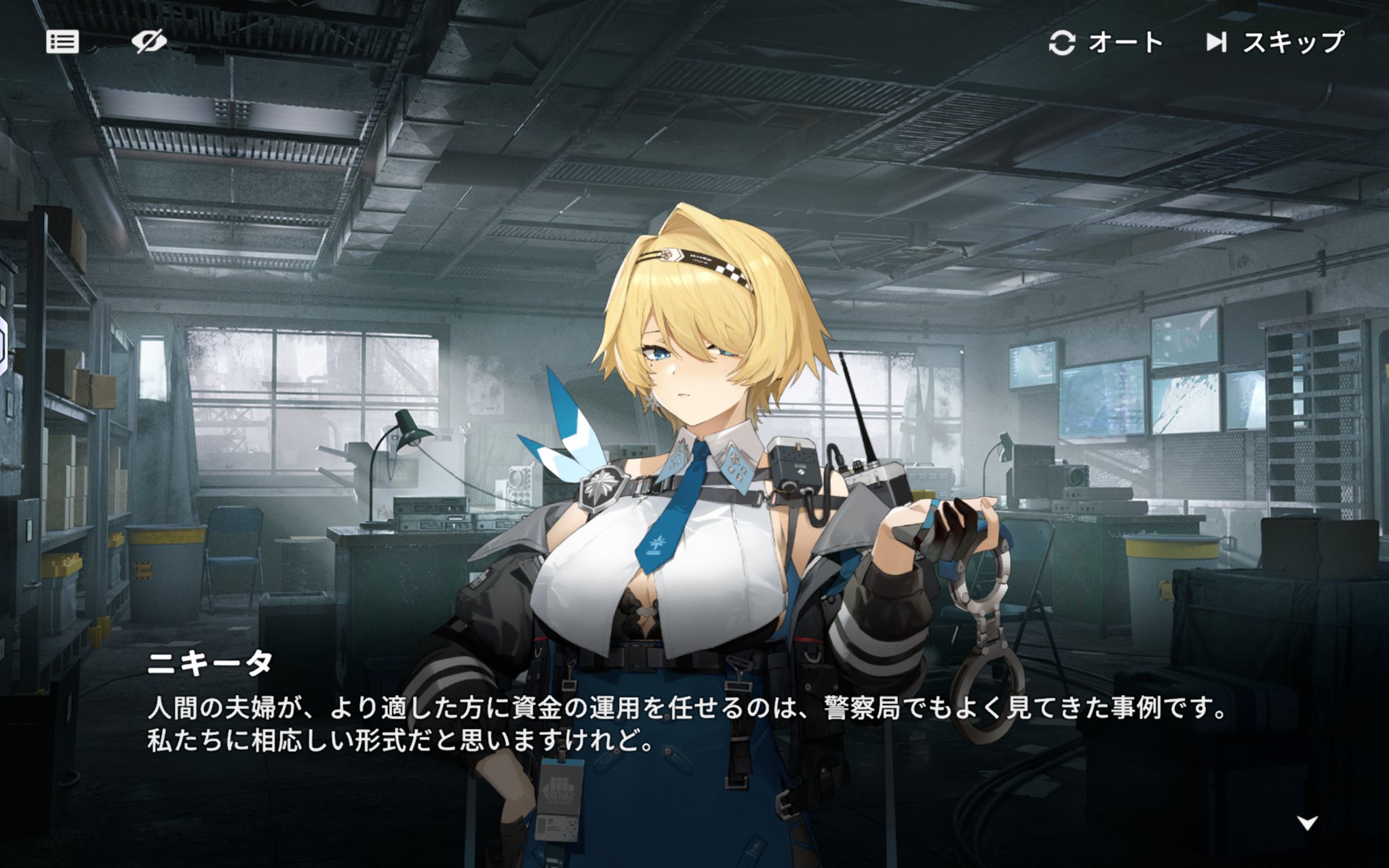Toggle オート auto-play mode
Viewport: 1389px width, 868px height.
(1106, 43)
